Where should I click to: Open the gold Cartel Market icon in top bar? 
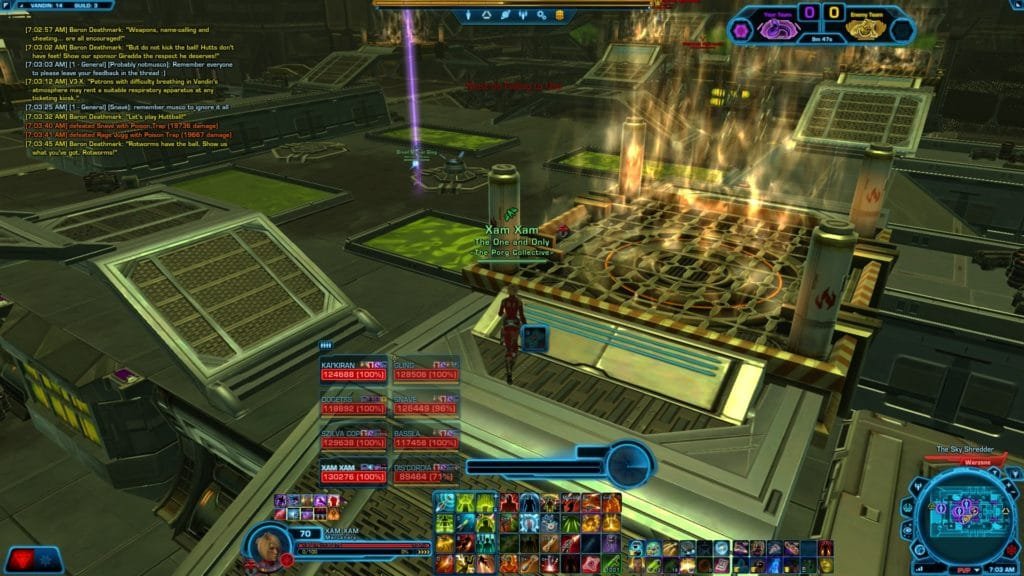[558, 15]
